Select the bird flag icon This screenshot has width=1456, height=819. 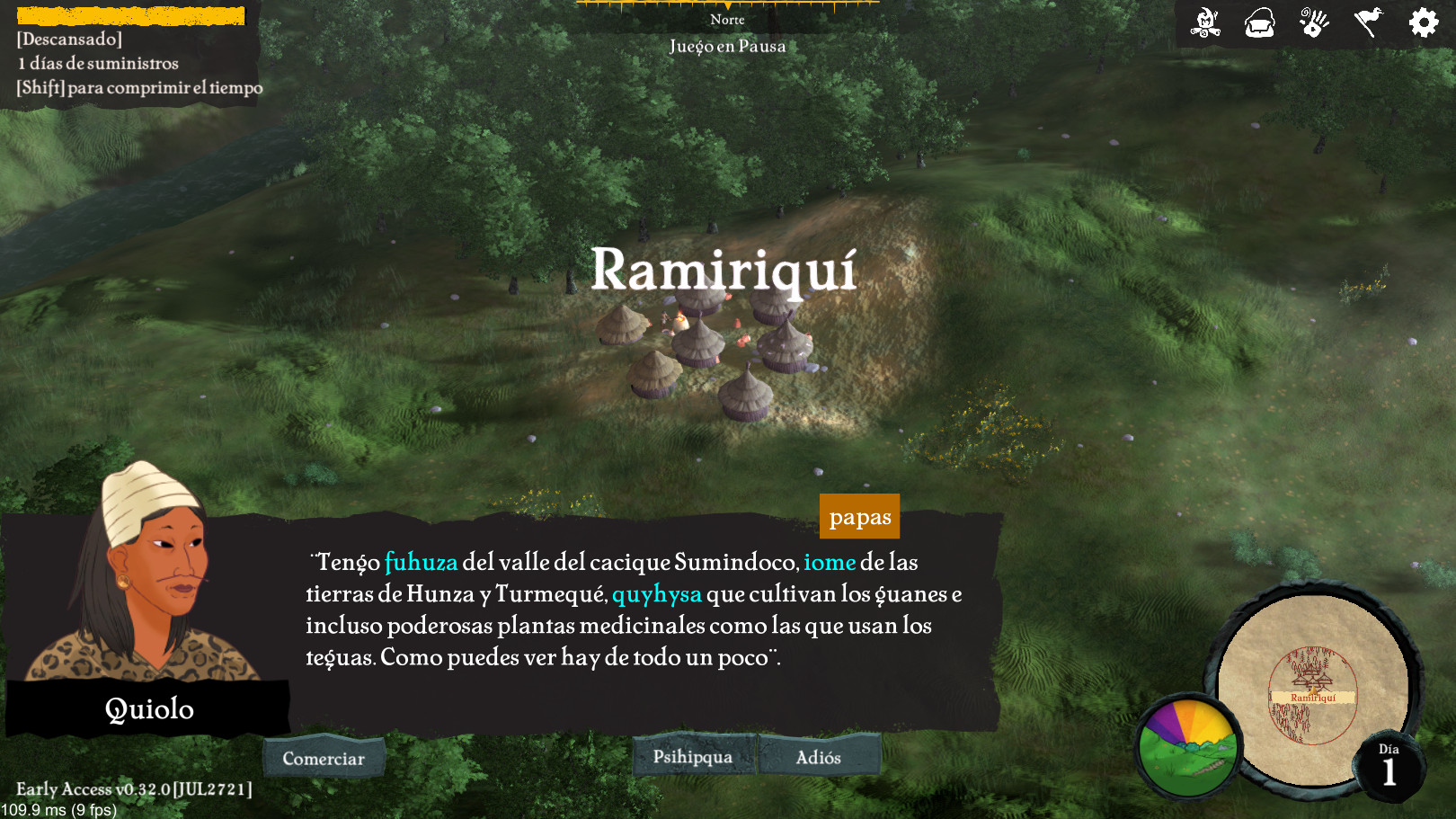pos(1368,22)
